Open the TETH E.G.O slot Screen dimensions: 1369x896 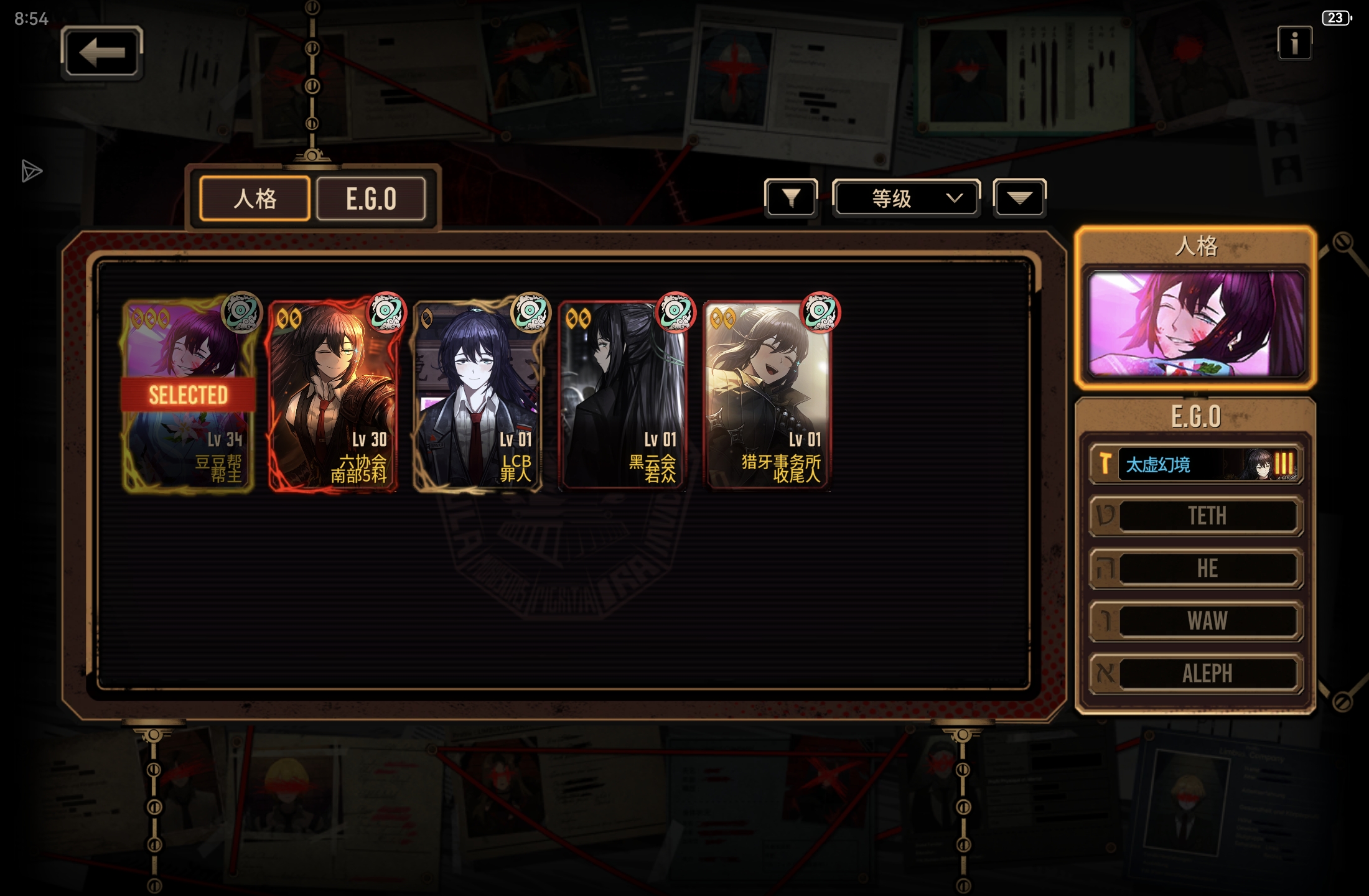(1195, 516)
